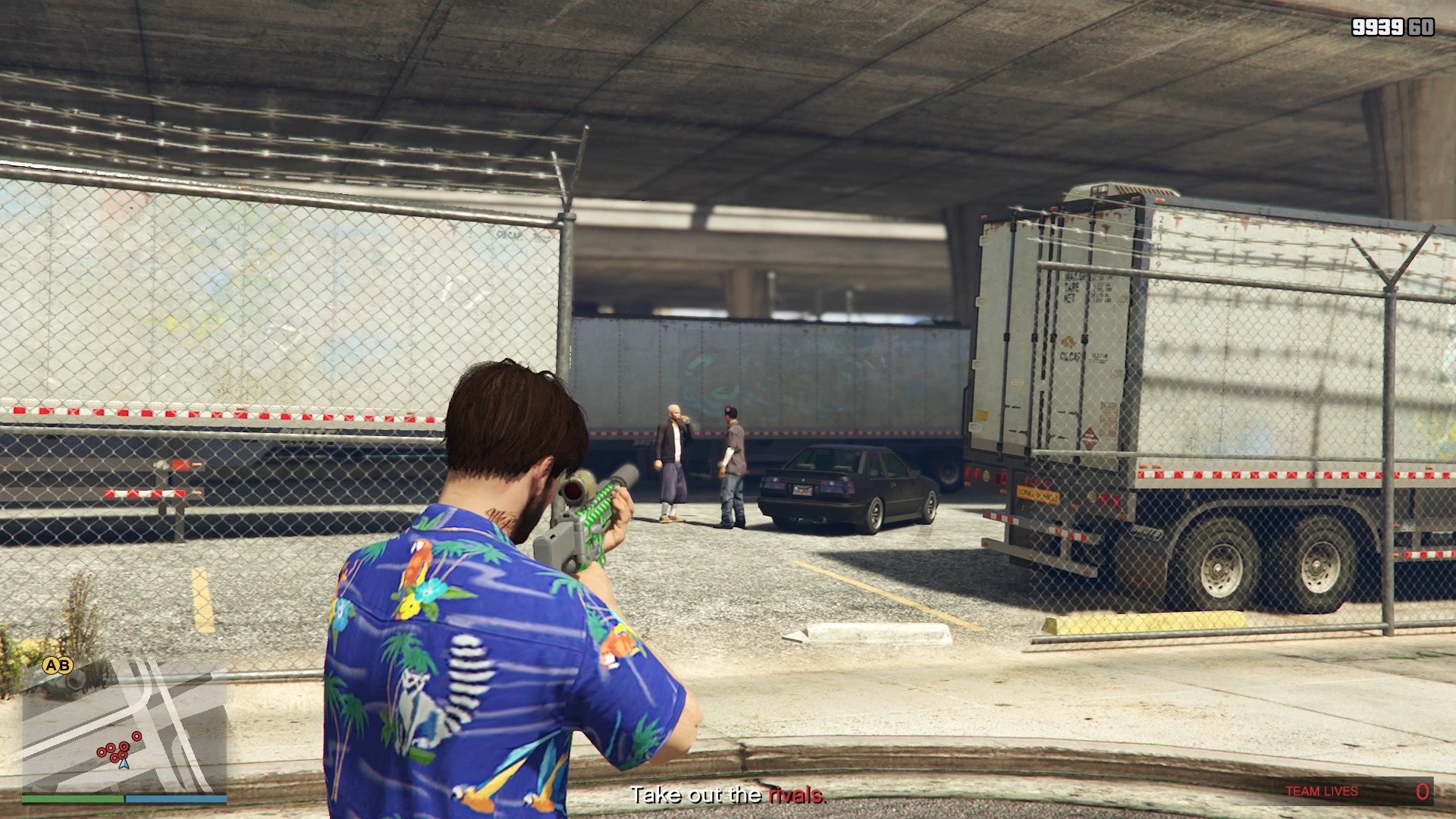The height and width of the screenshot is (819, 1456).
Task: Select the yellow B marker on the minimap
Action: [64, 666]
